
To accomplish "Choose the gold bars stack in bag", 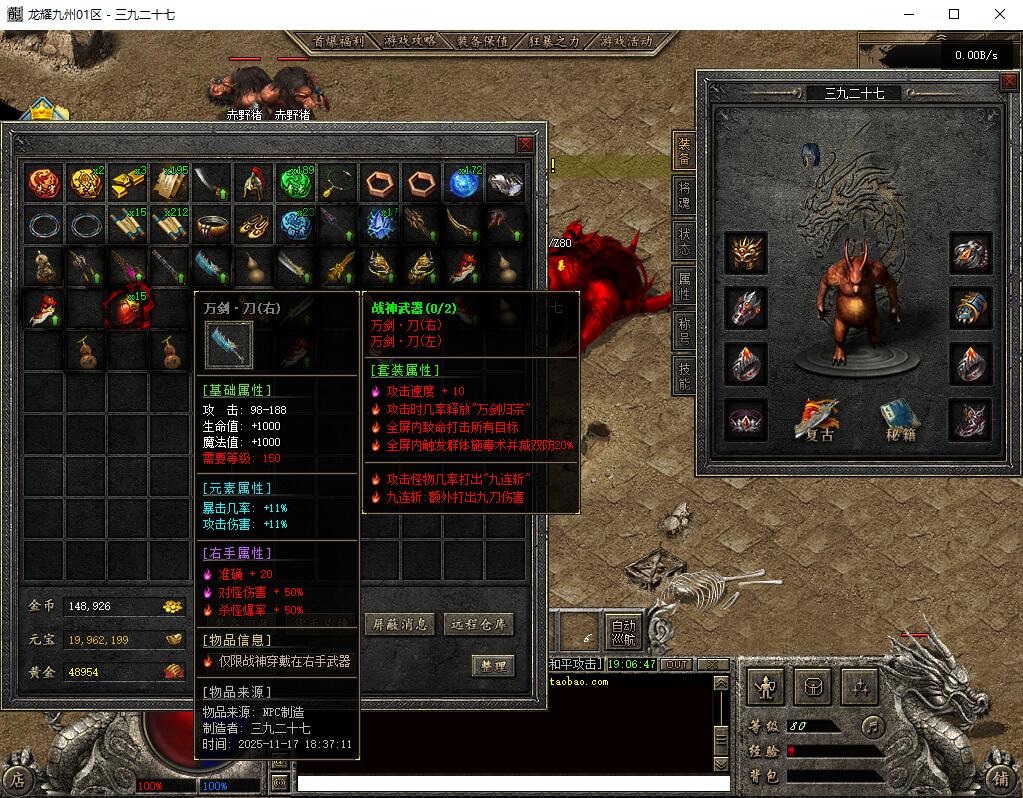I will pos(127,183).
